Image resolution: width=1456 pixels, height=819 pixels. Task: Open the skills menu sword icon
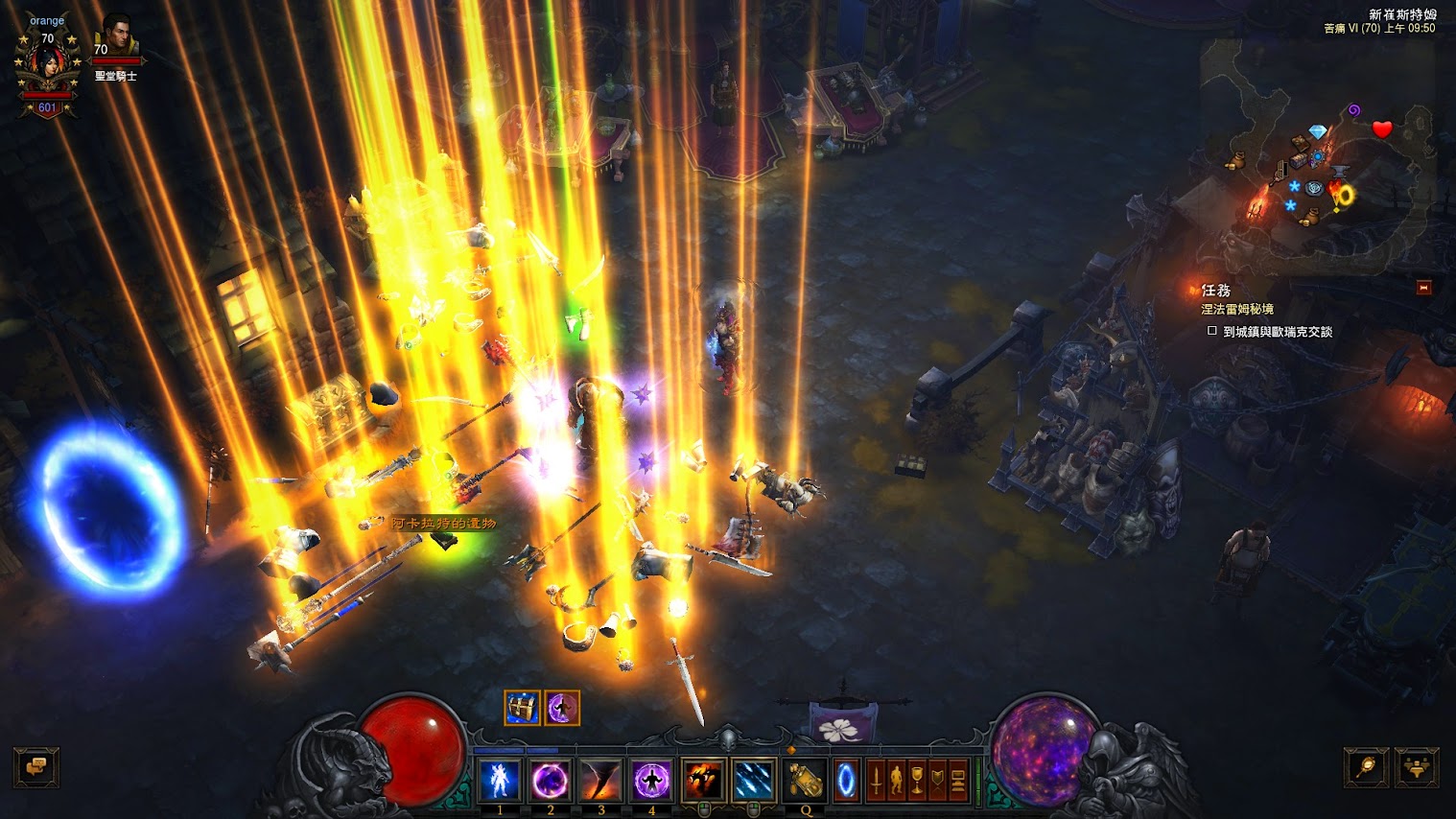point(875,780)
